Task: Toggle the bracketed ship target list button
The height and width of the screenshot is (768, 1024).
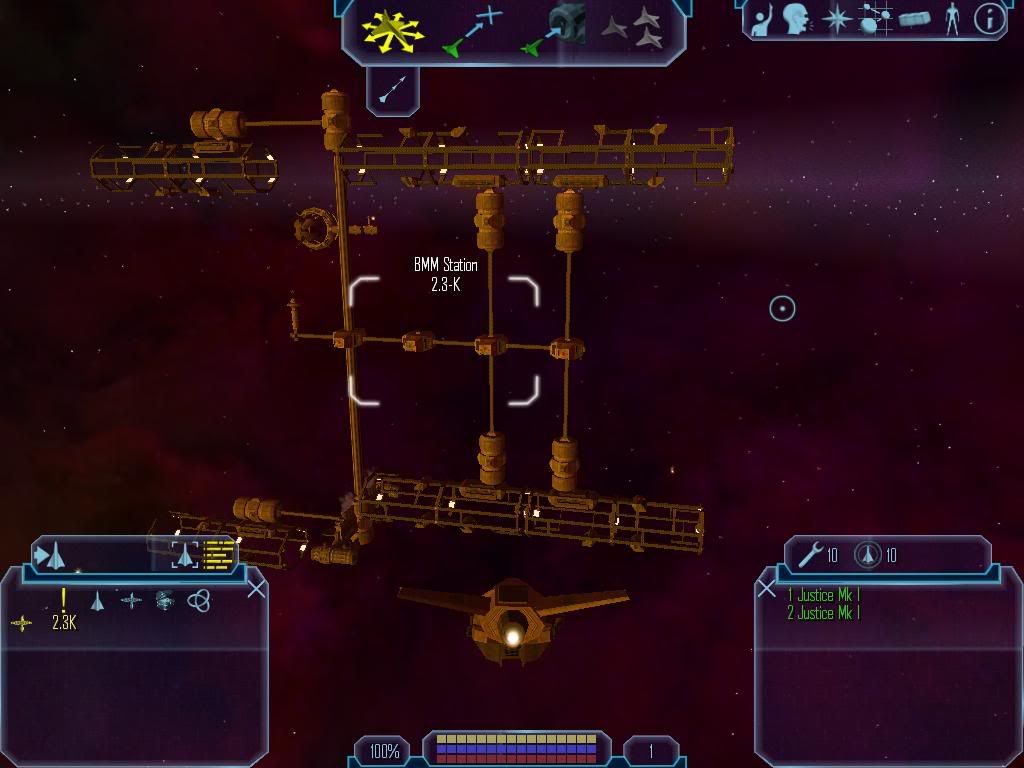Action: pyautogui.click(x=184, y=554)
